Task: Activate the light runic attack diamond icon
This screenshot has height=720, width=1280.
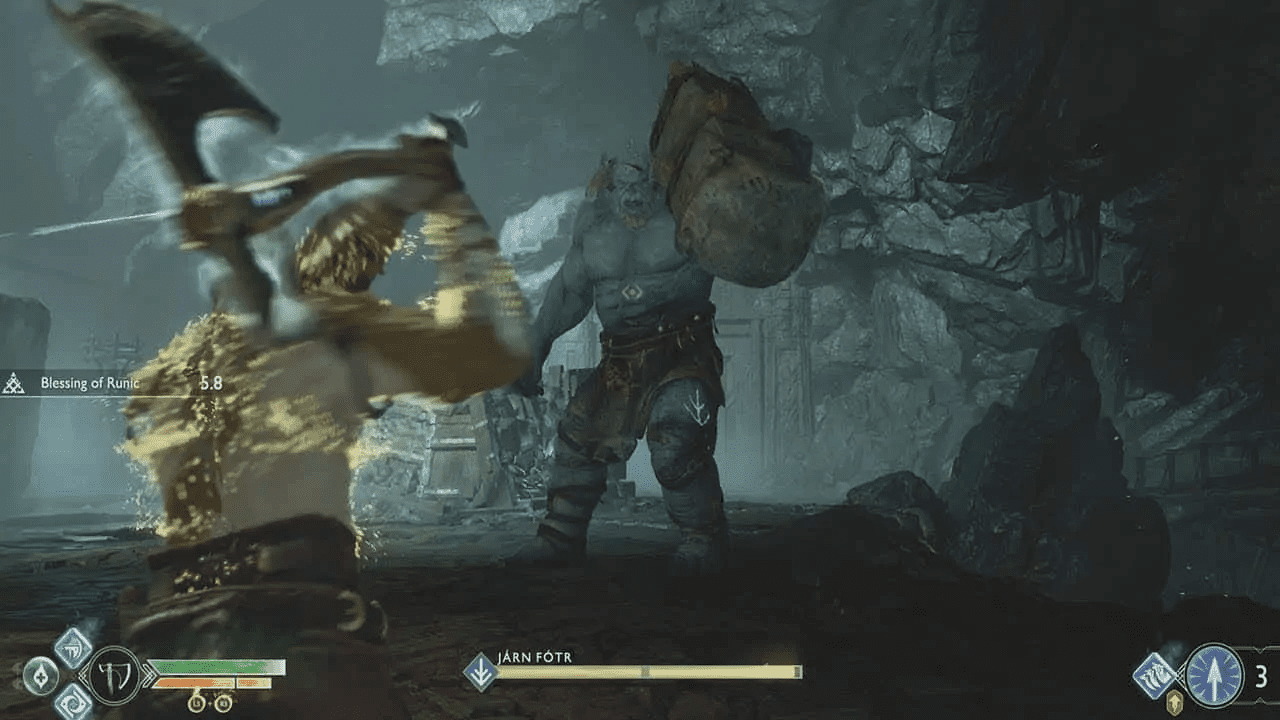Action: click(71, 647)
